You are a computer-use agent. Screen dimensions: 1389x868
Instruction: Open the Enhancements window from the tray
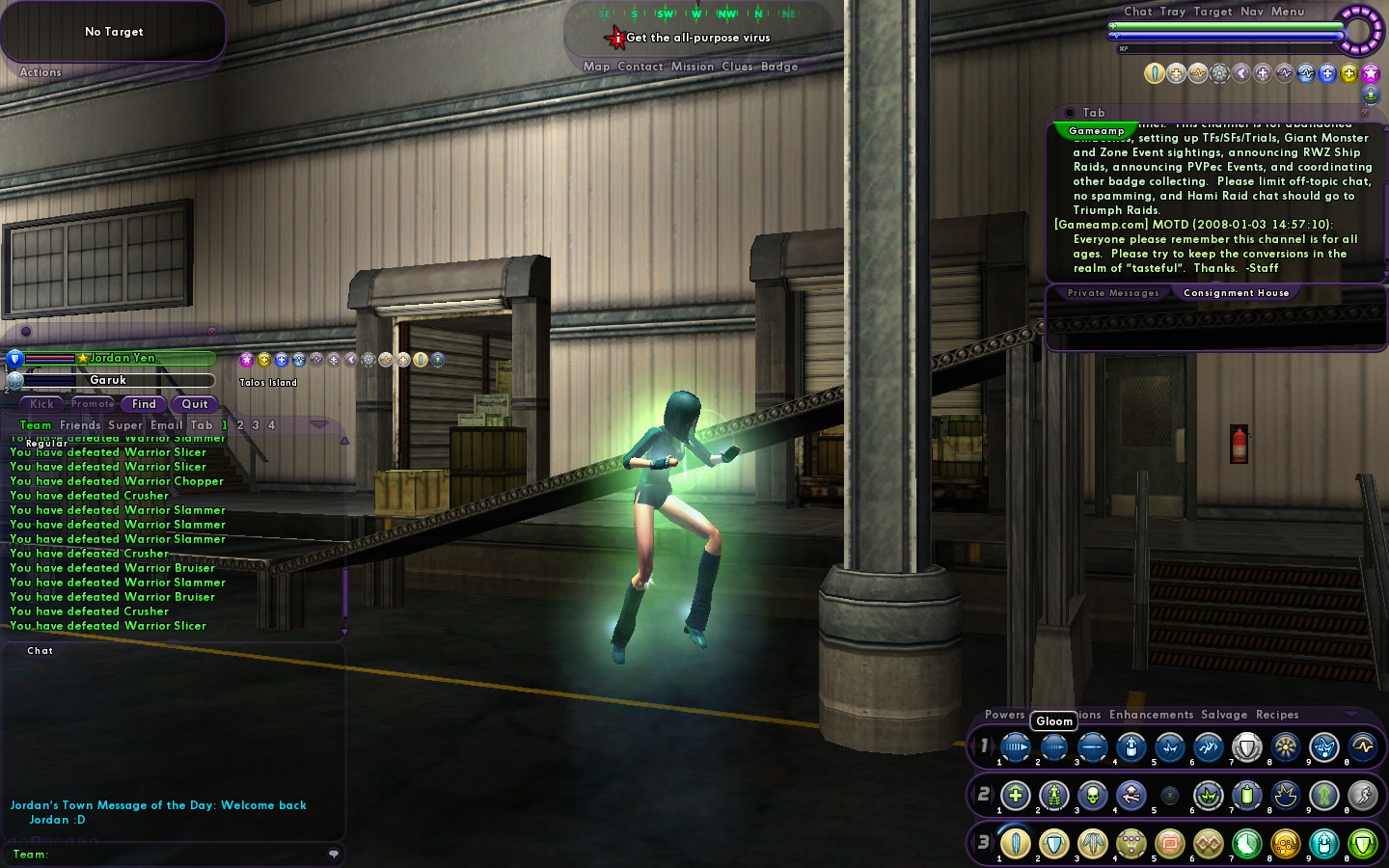(1151, 715)
